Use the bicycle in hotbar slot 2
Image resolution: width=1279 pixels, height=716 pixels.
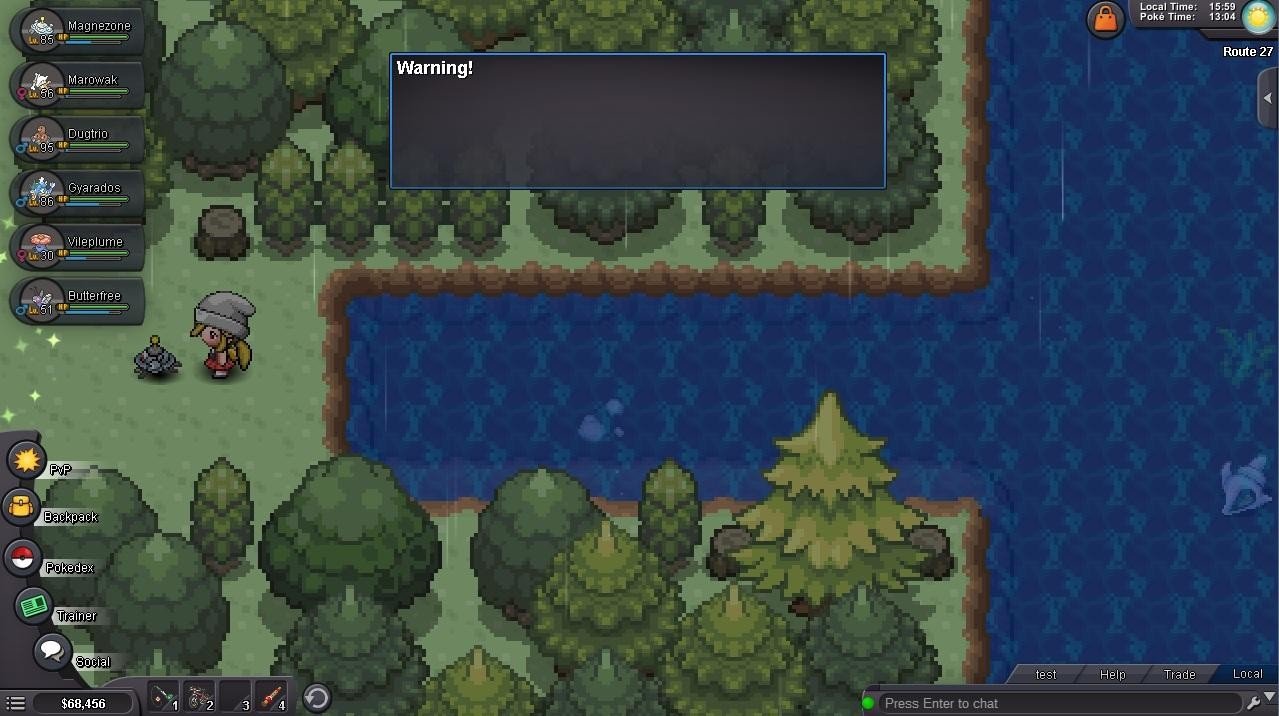click(199, 697)
